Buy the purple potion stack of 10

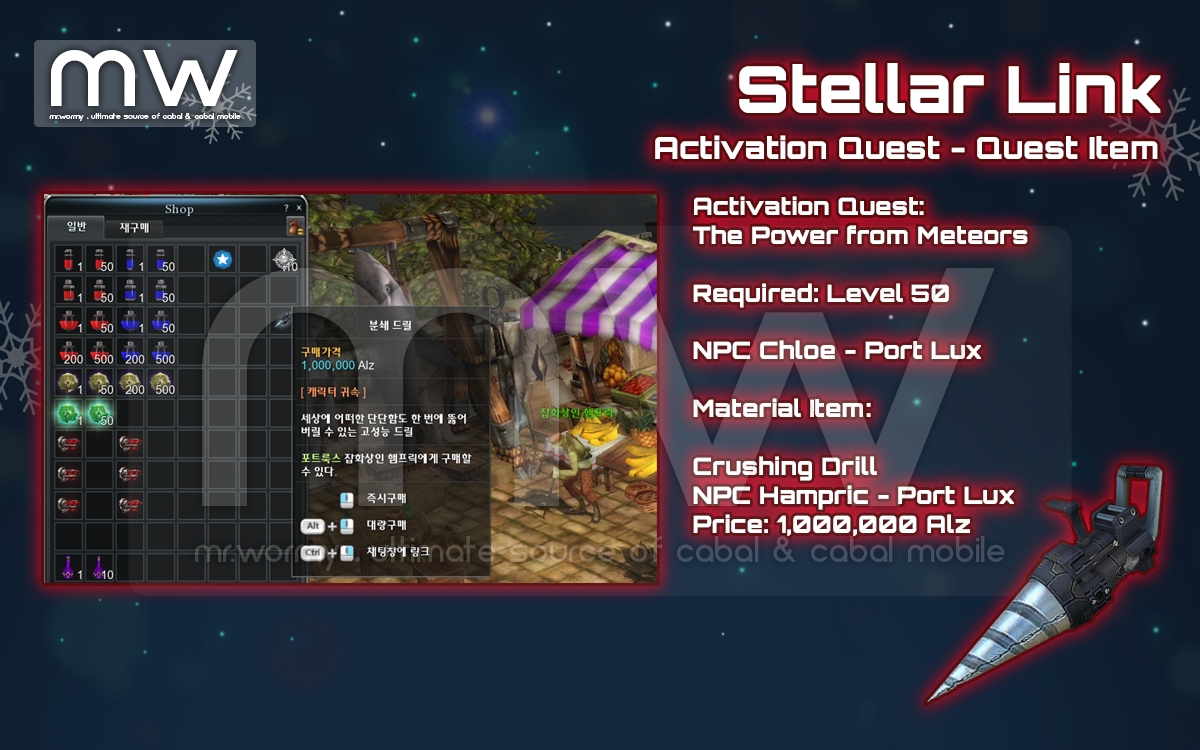tap(99, 568)
